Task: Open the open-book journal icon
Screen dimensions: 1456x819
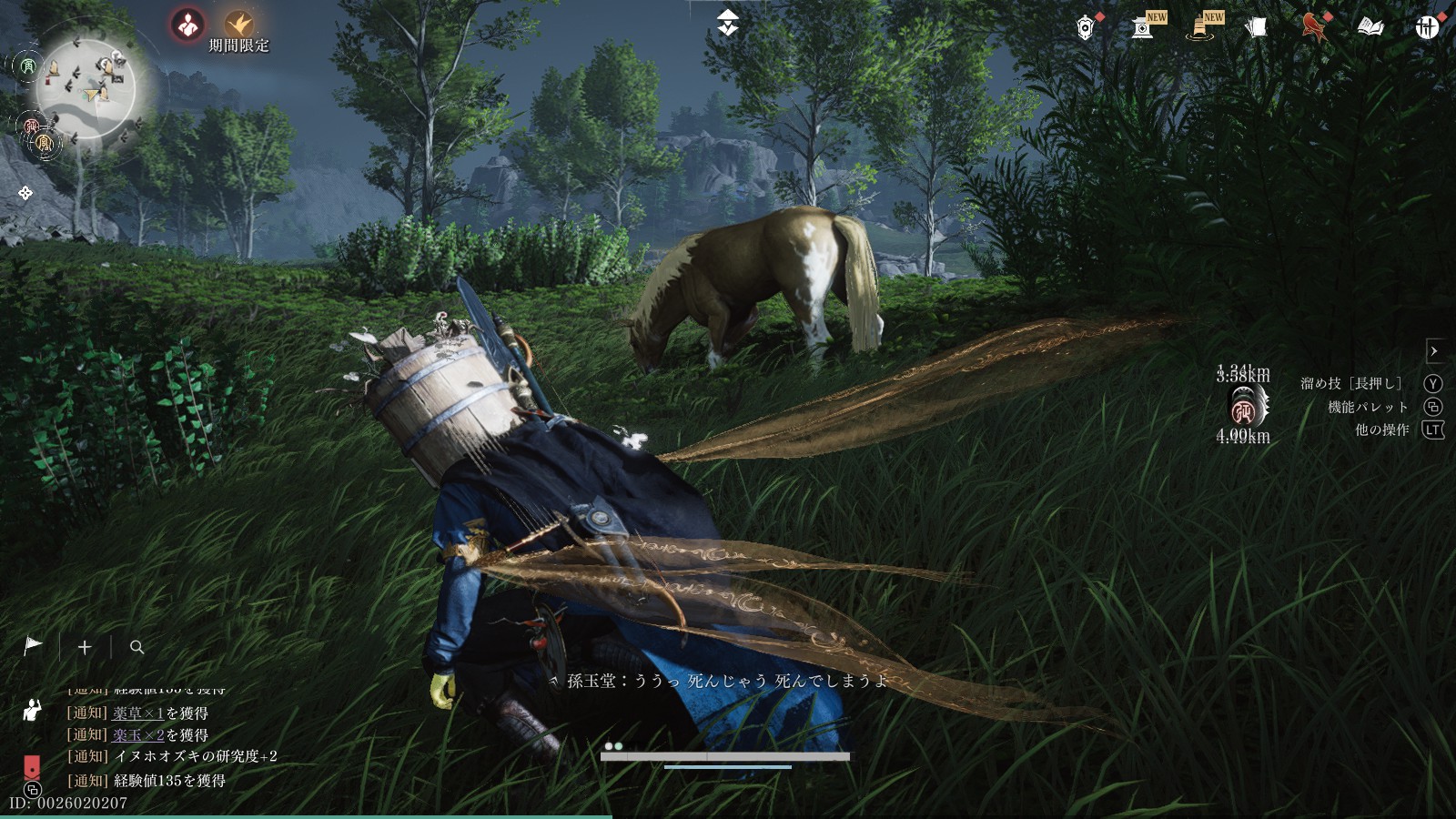Action: pyautogui.click(x=1370, y=28)
